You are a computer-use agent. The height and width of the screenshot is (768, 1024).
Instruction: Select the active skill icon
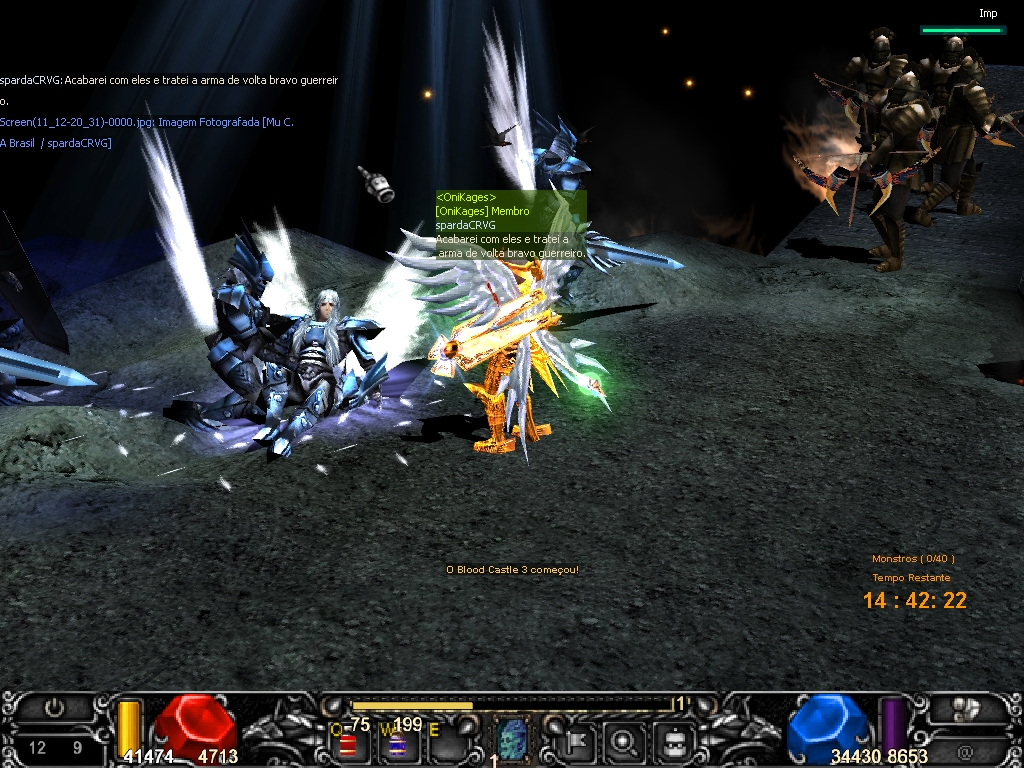coord(511,740)
